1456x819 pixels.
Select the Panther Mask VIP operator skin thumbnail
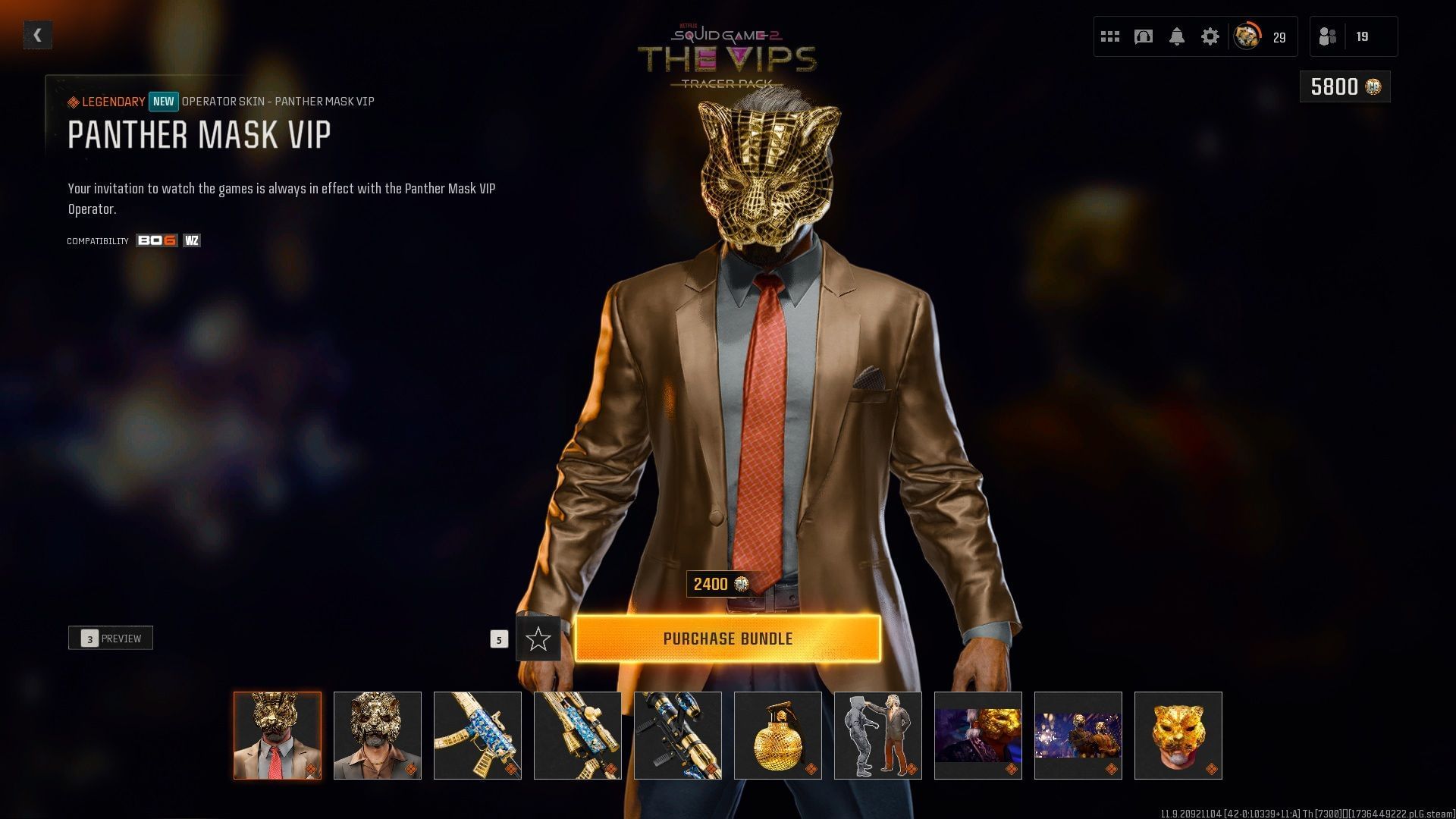click(277, 735)
